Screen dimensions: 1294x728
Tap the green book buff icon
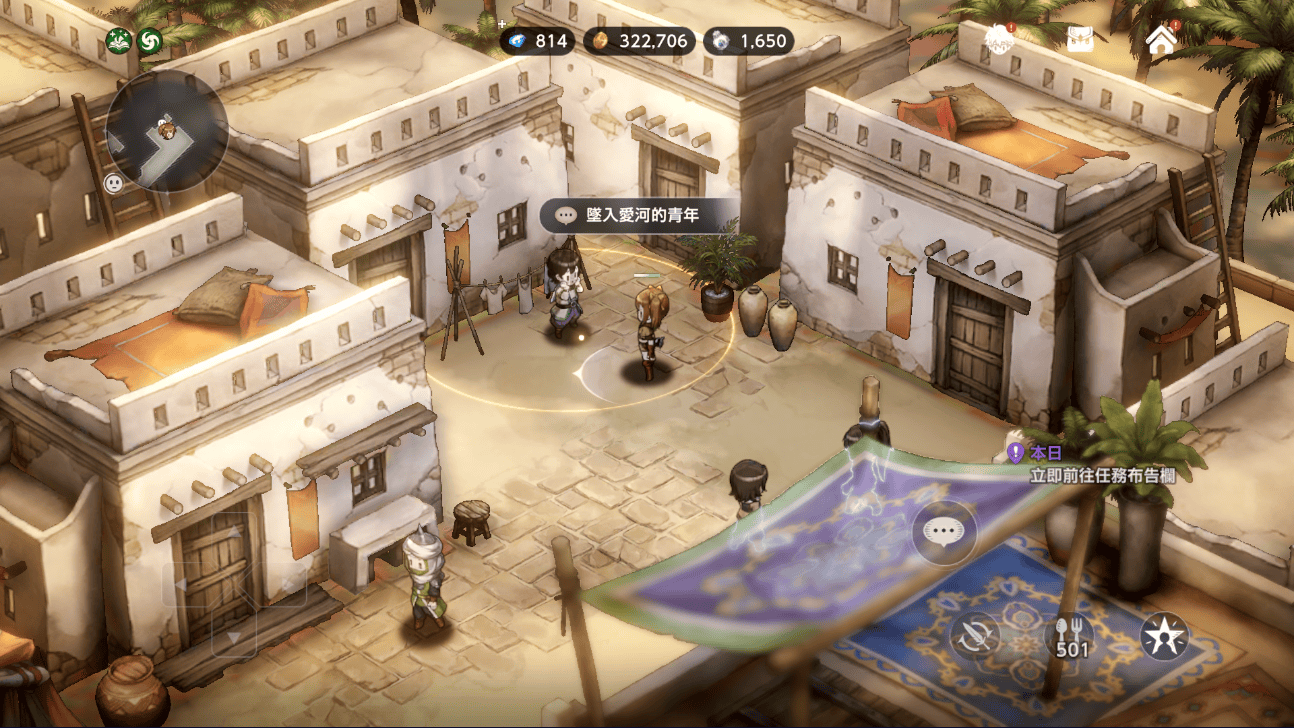click(119, 41)
